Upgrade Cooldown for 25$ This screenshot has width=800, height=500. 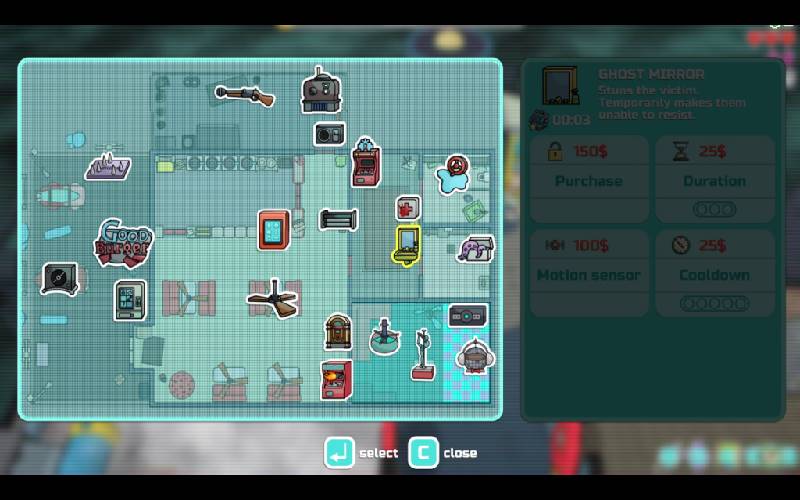714,273
